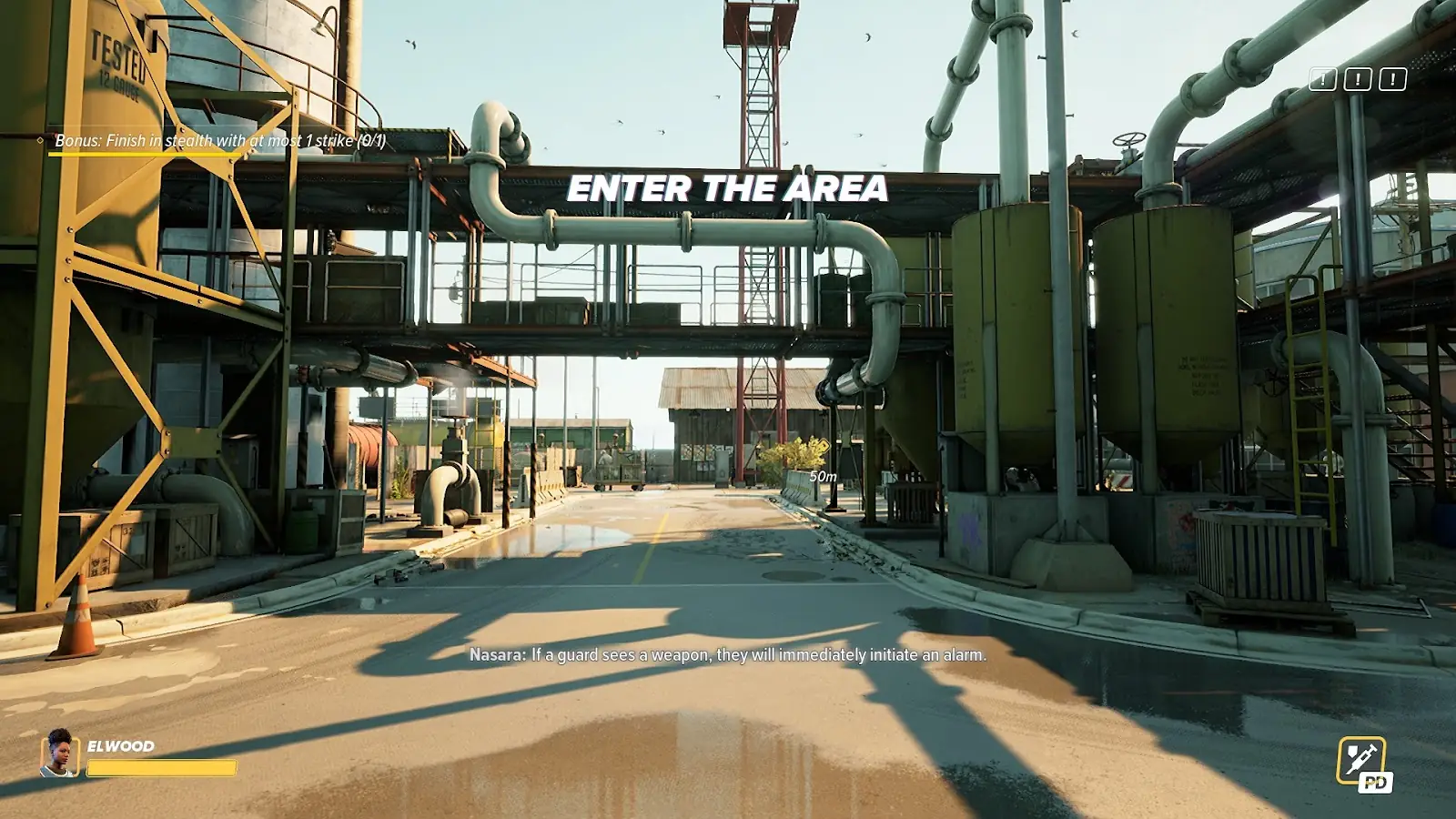
Task: Click the syringe equipment icon
Action: (1360, 760)
